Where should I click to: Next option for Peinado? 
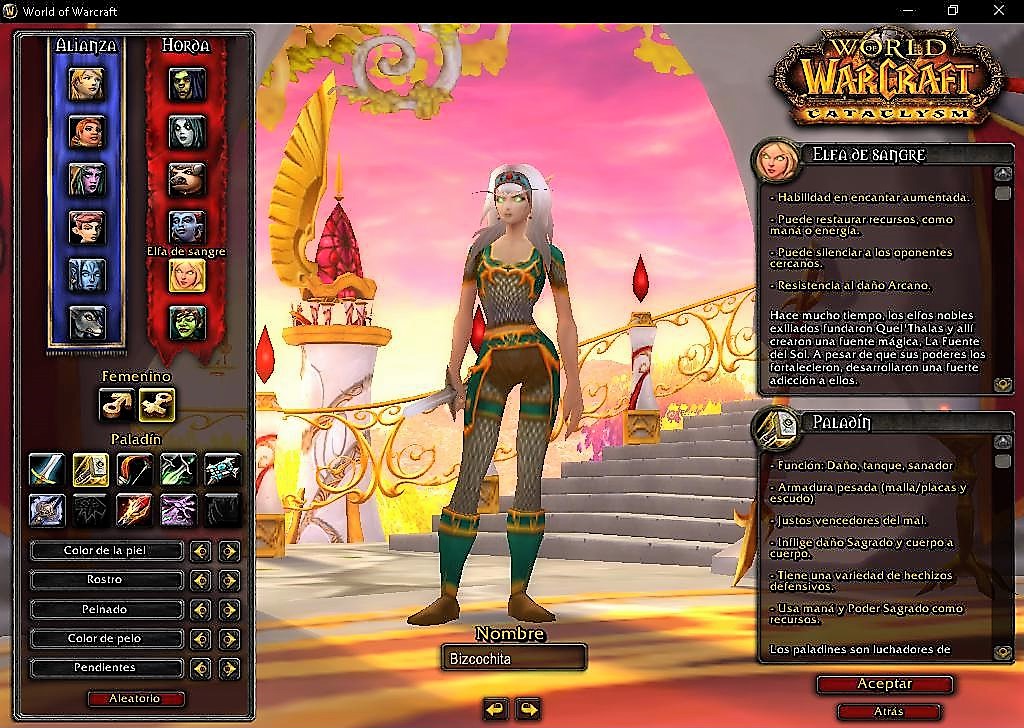pyautogui.click(x=230, y=609)
